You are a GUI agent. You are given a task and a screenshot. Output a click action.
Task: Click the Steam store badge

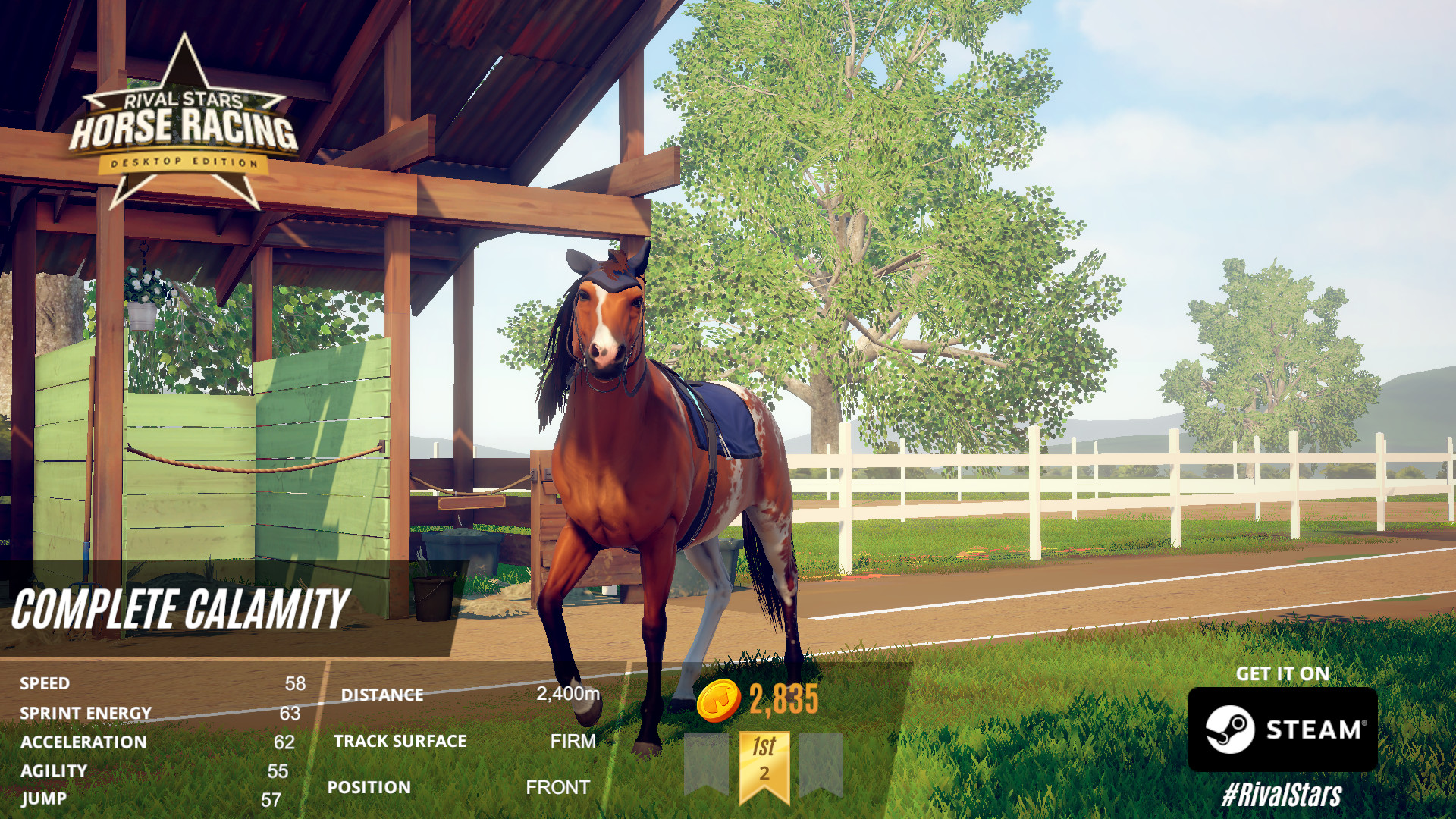point(1282,730)
